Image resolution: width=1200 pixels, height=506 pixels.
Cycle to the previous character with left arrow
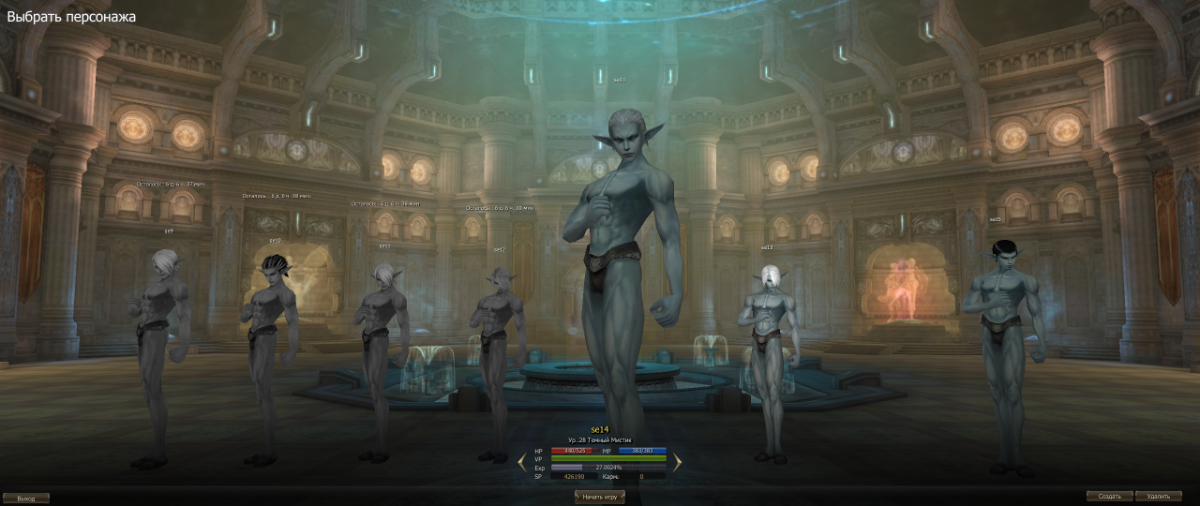[x=521, y=462]
